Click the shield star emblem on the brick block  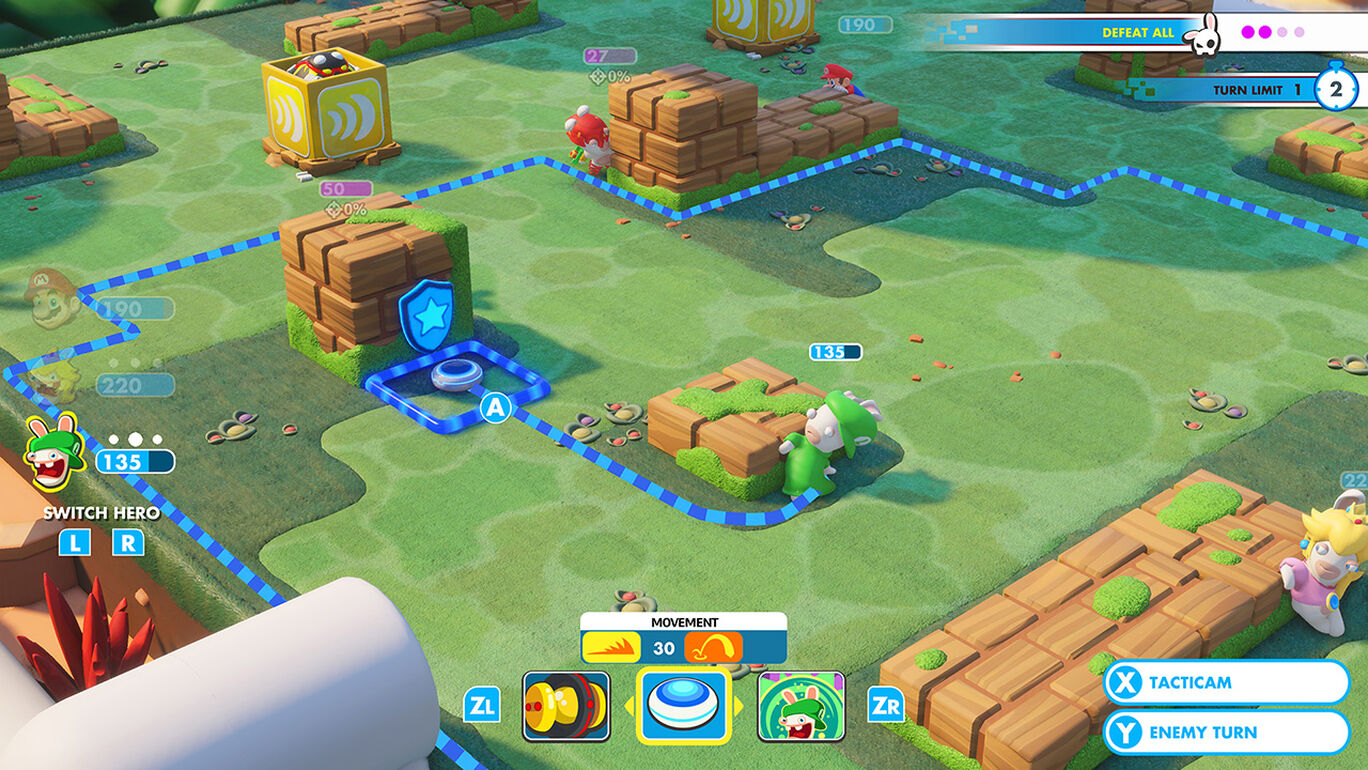pyautogui.click(x=430, y=314)
